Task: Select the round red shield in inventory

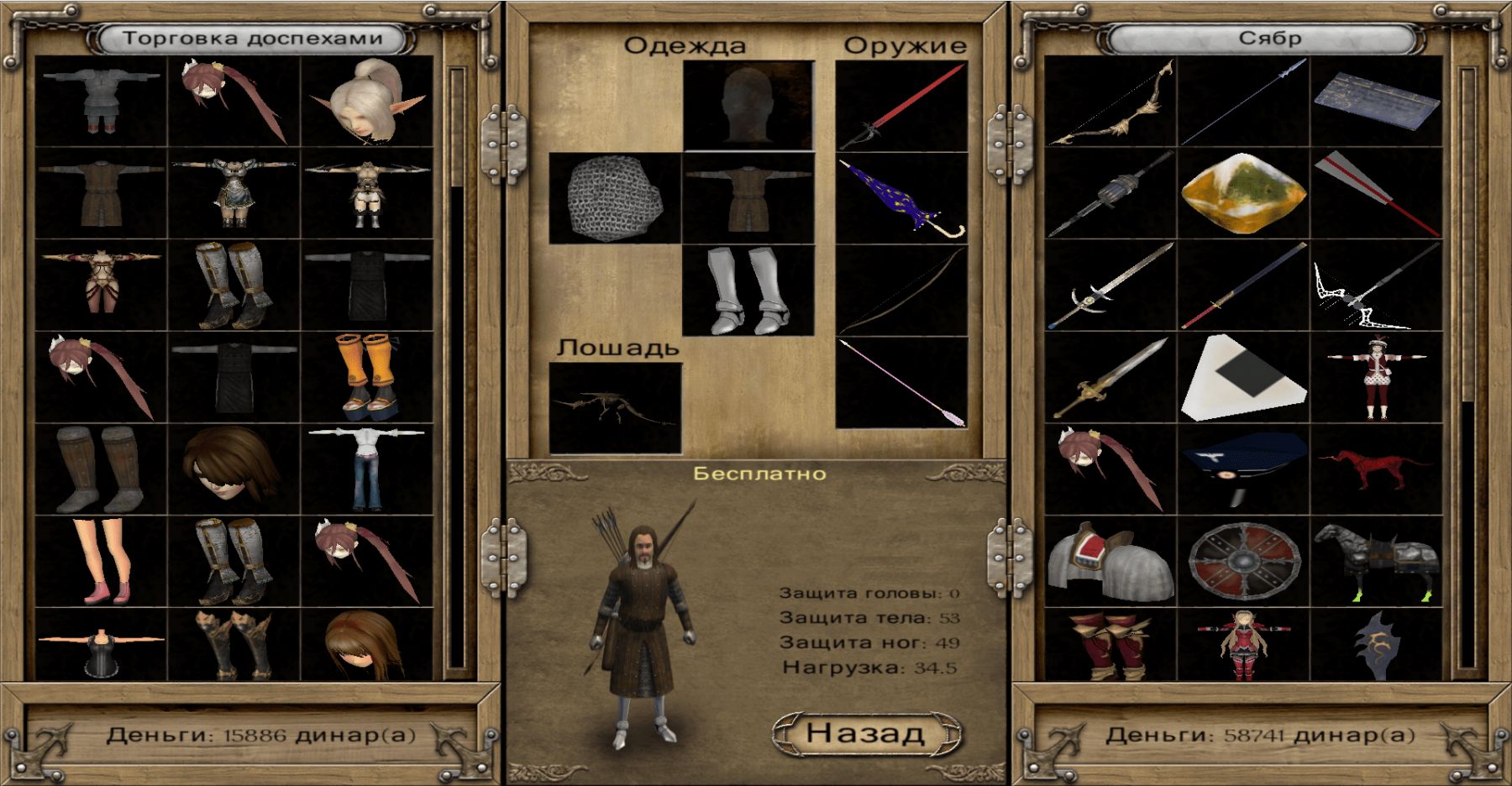Action: 1244,561
